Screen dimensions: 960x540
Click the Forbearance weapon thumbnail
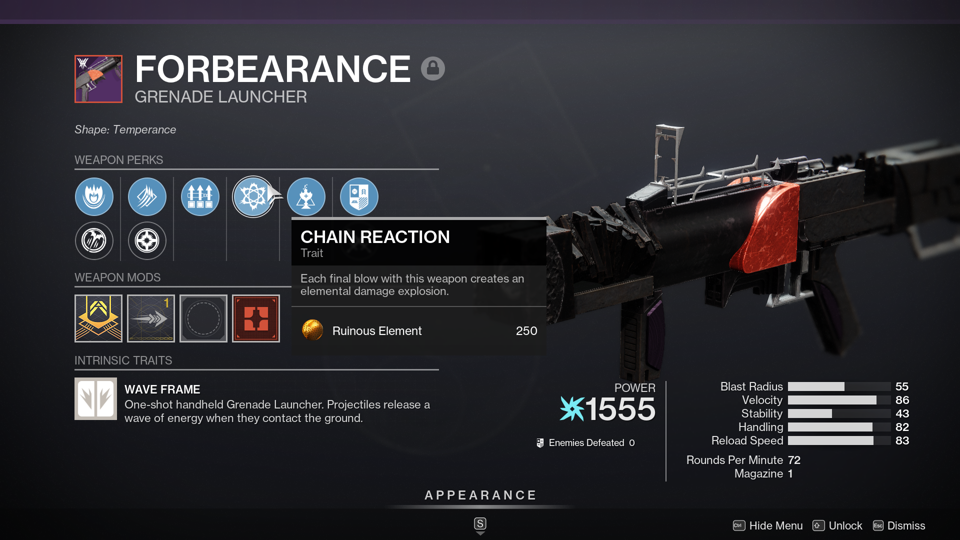tap(98, 79)
